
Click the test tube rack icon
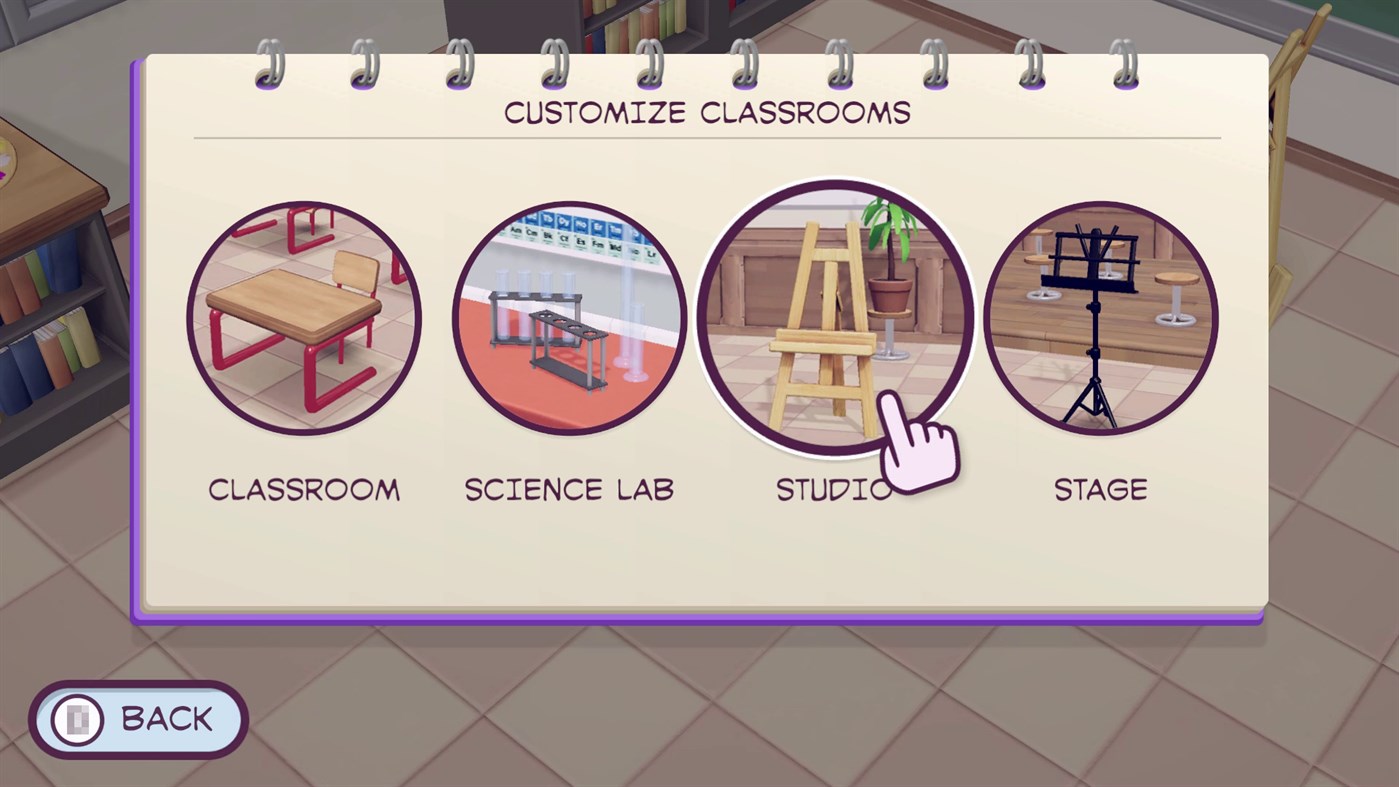(545, 330)
